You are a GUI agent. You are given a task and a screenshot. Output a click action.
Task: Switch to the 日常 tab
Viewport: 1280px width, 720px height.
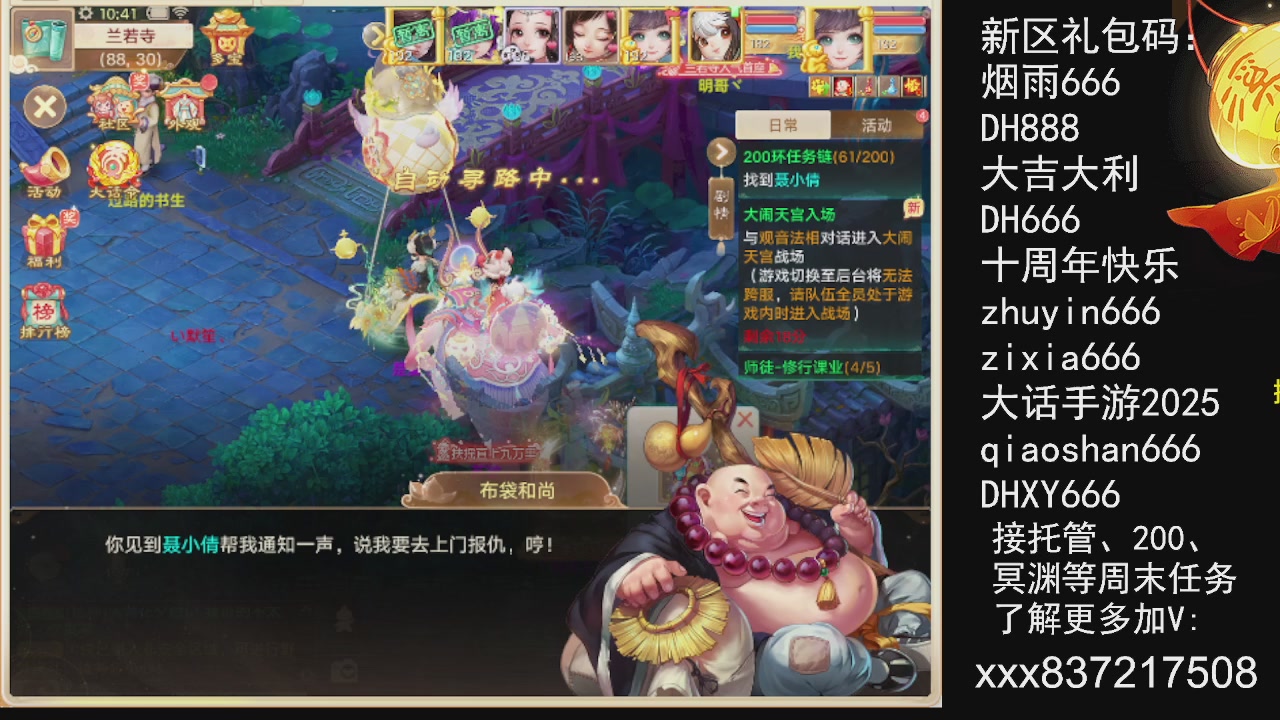(x=783, y=126)
